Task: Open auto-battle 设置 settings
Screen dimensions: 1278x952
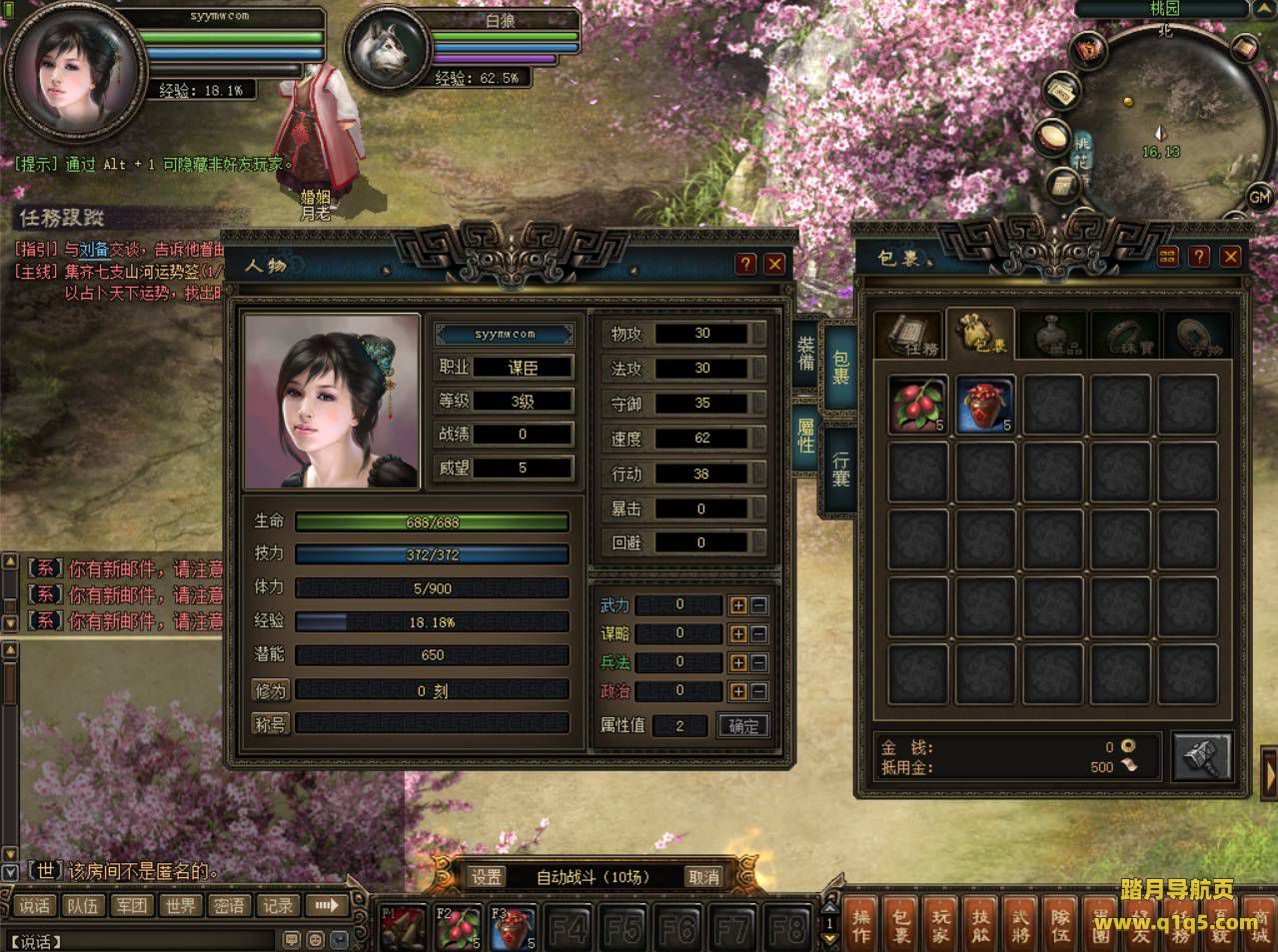Action: (x=487, y=877)
